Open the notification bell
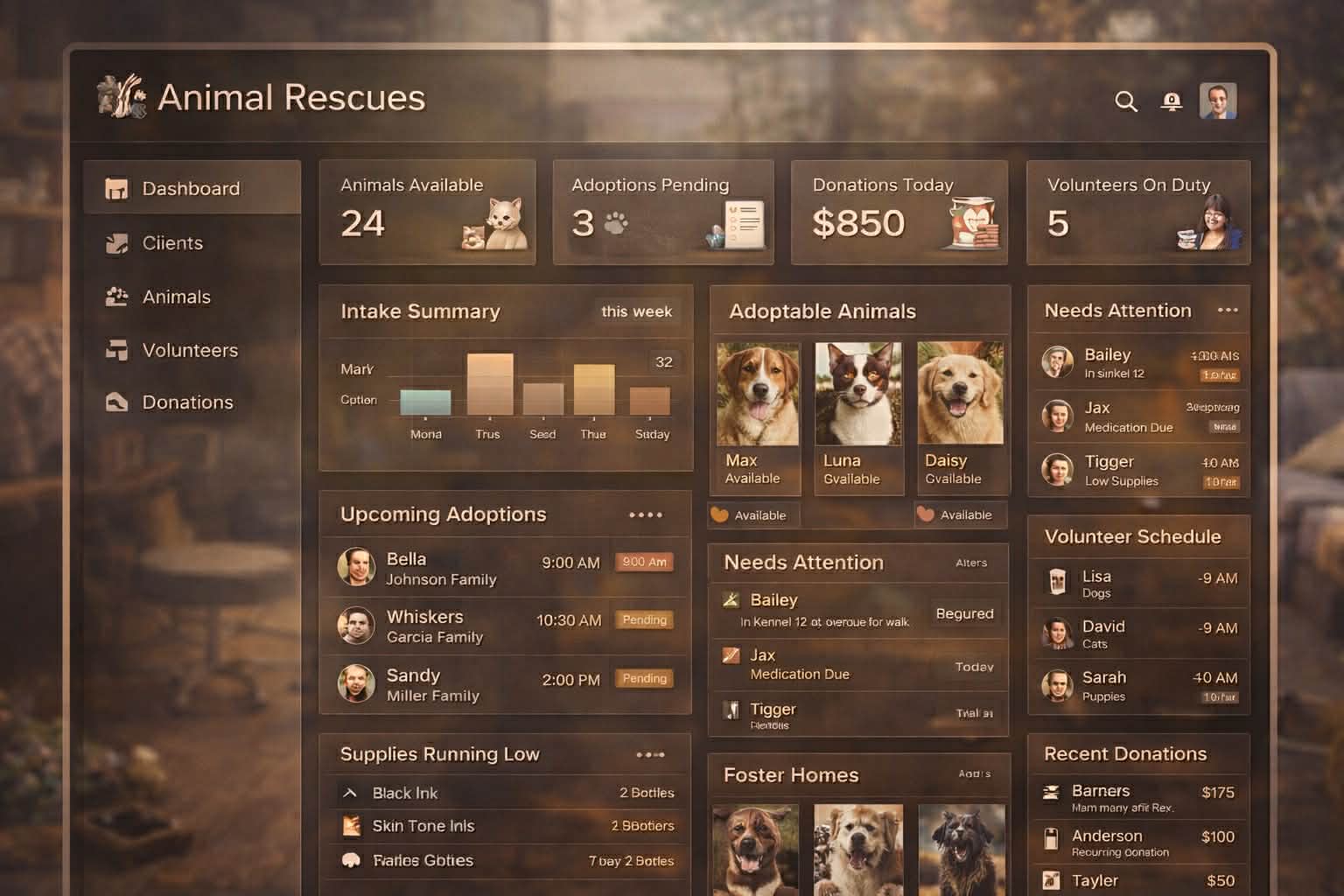 pyautogui.click(x=1172, y=101)
